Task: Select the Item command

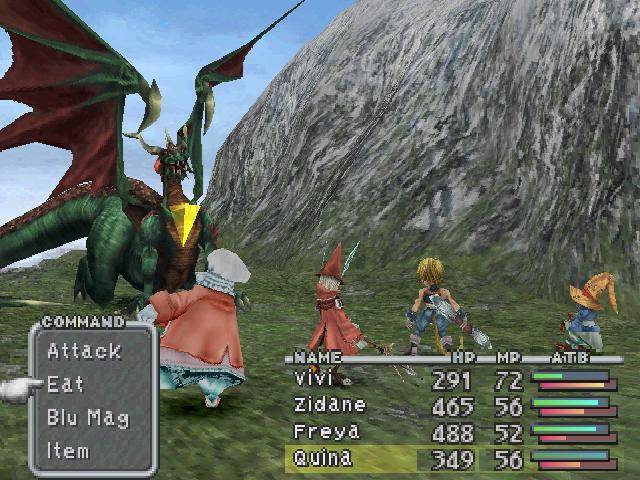Action: tap(70, 450)
